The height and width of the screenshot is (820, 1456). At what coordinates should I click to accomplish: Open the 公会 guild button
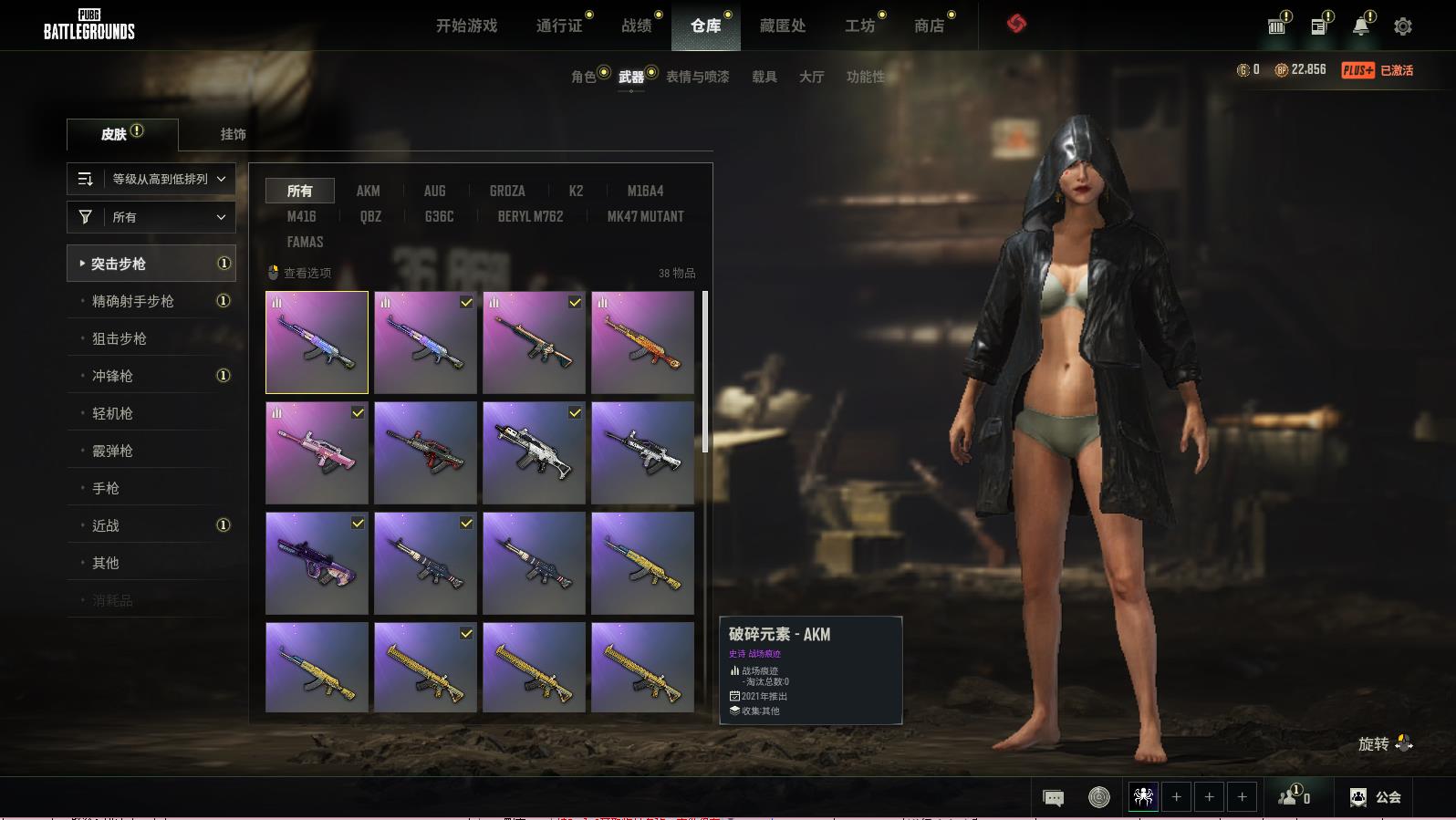pos(1376,797)
